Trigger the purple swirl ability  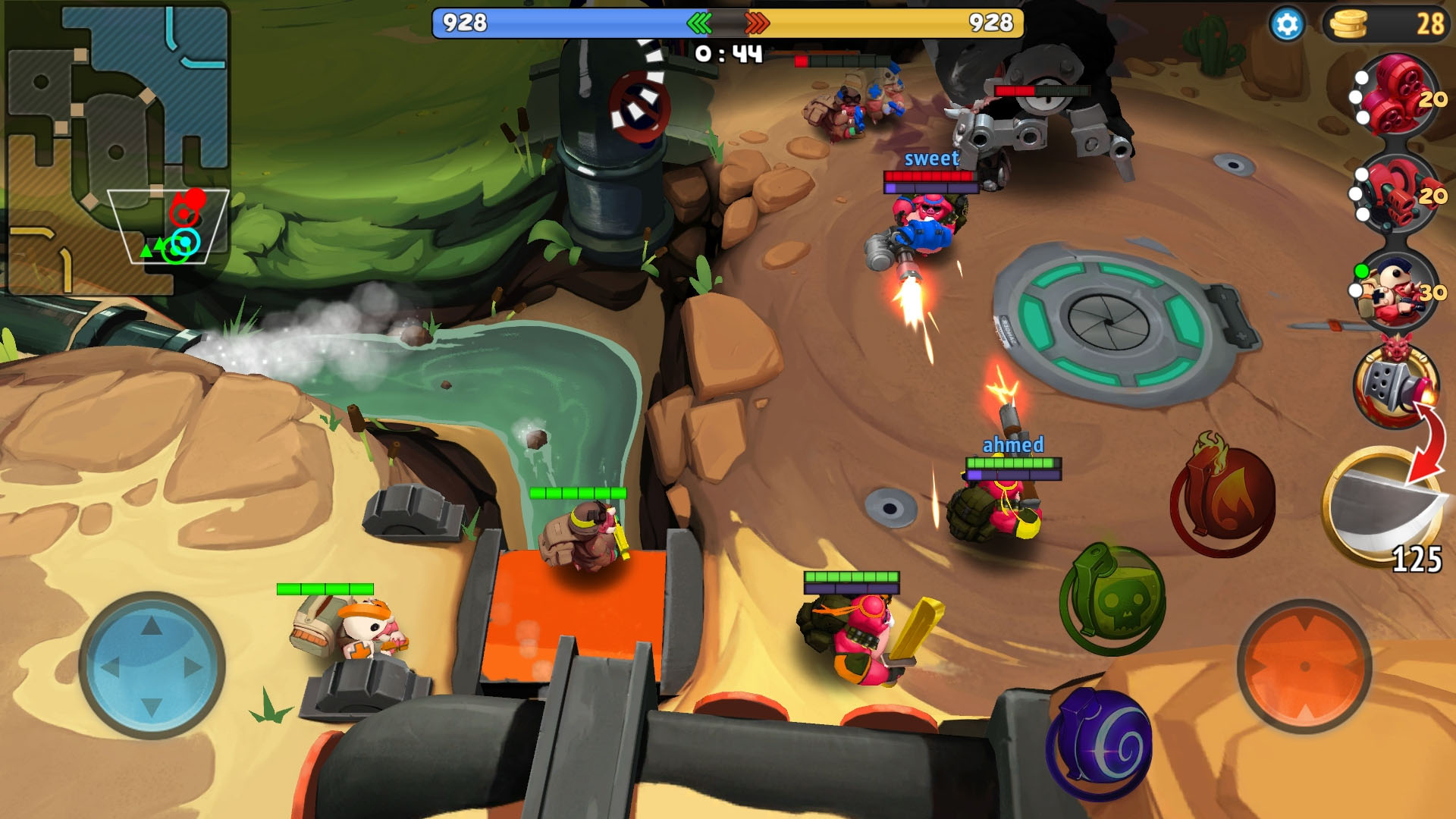tap(1100, 745)
